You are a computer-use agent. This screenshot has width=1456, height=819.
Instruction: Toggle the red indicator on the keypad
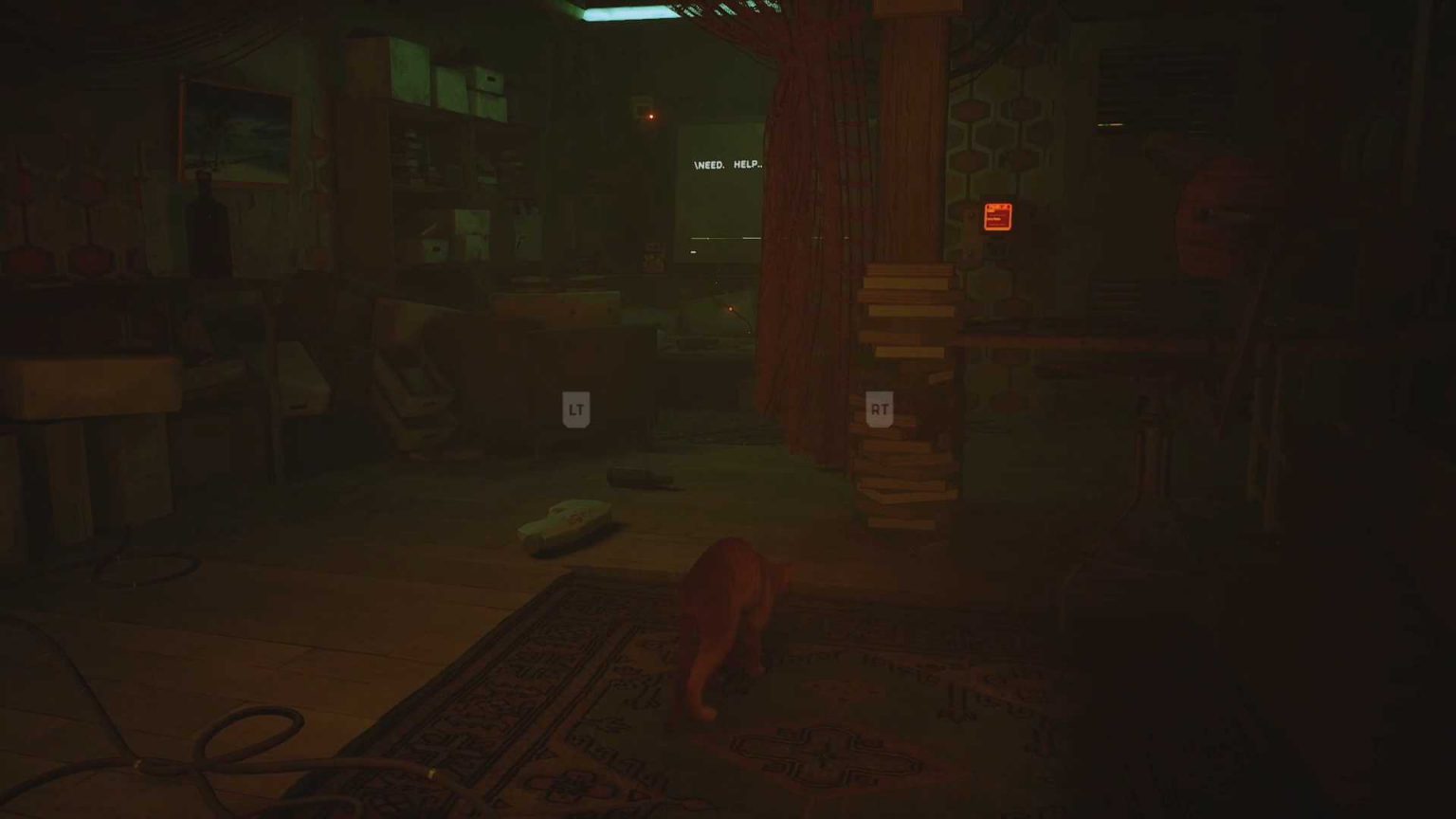[x=998, y=207]
